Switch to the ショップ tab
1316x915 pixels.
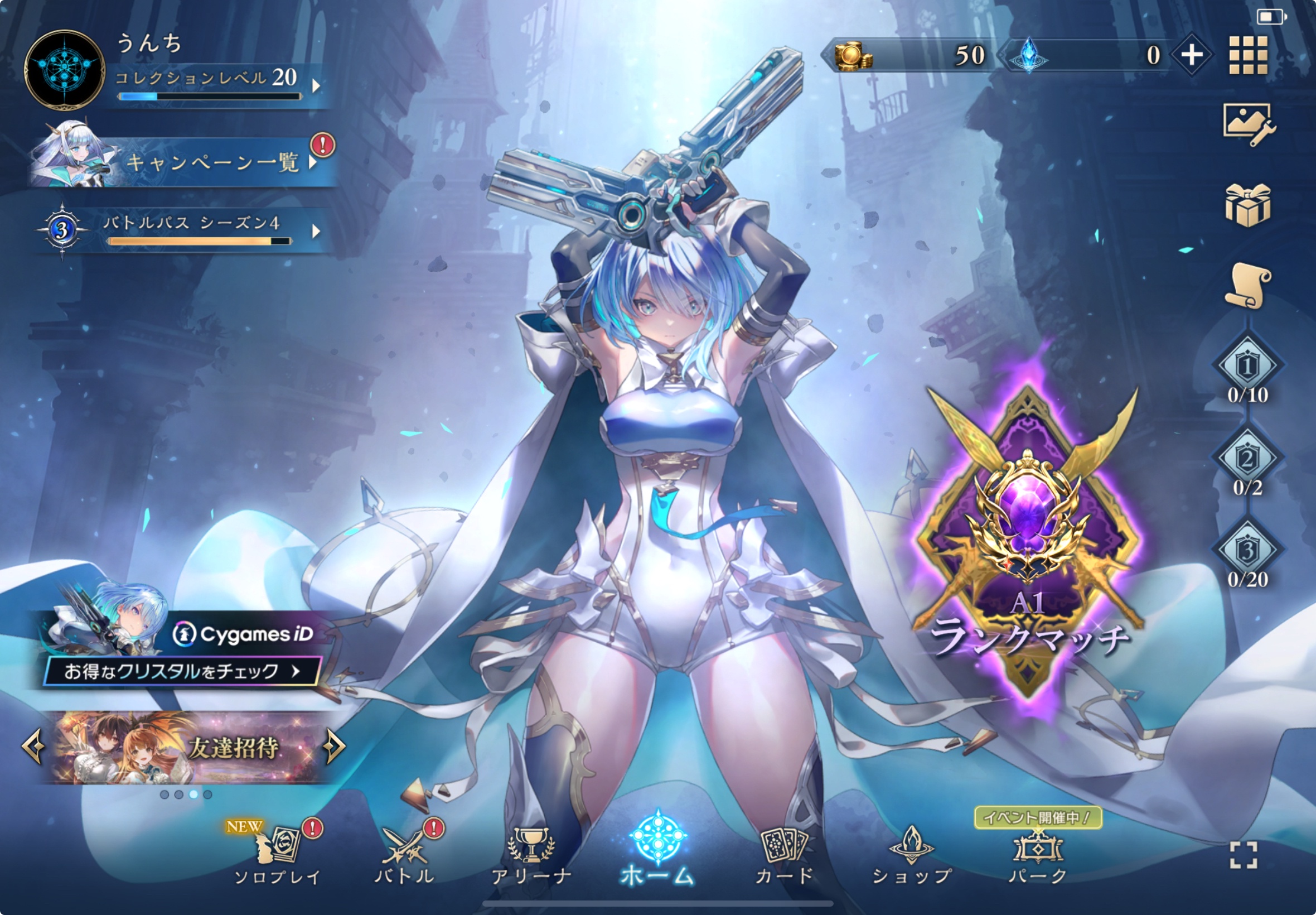911,855
